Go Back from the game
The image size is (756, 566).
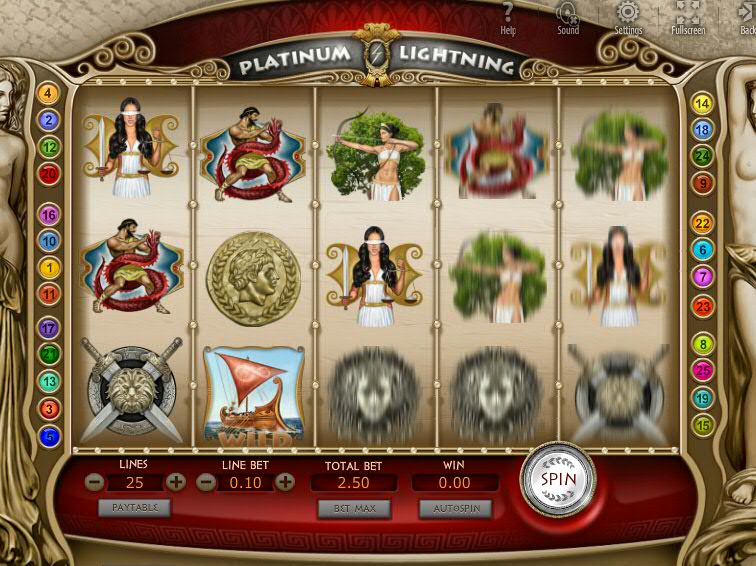point(746,17)
